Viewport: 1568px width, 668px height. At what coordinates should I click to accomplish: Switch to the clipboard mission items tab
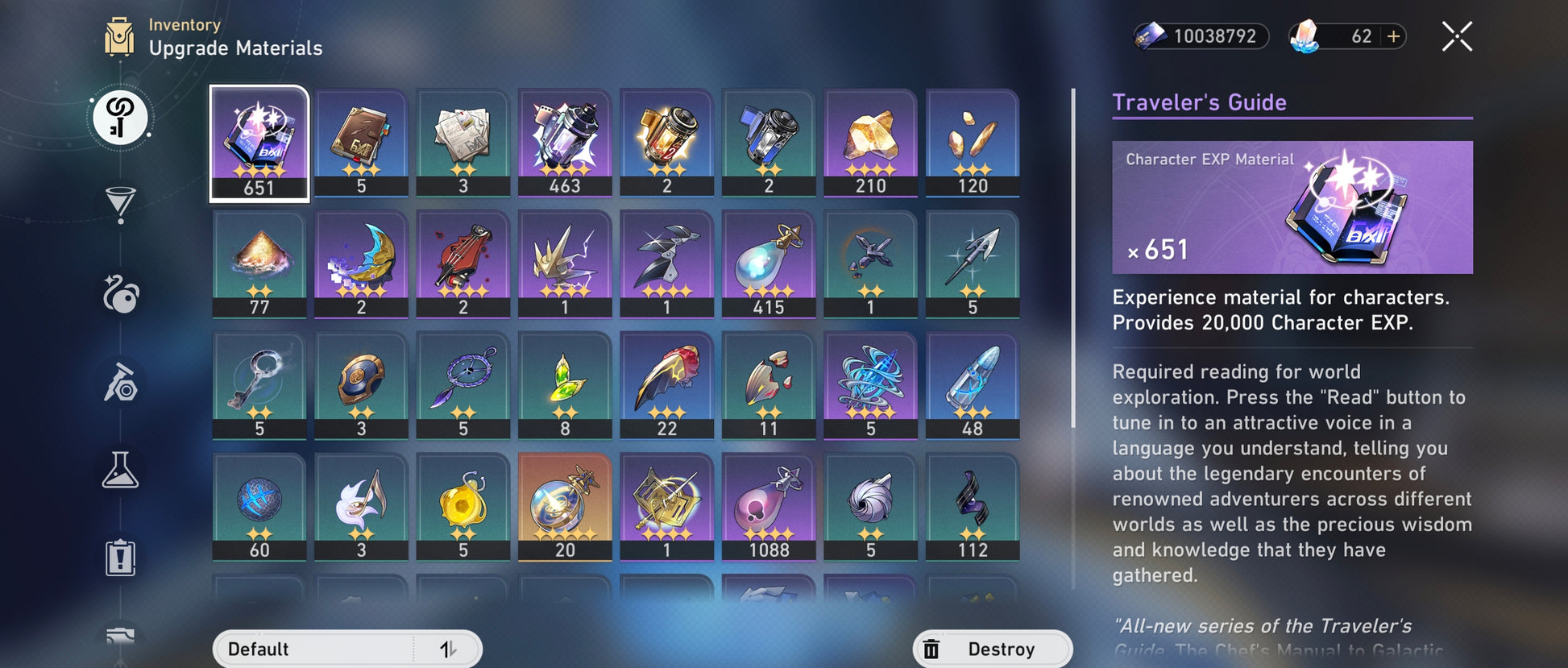(x=120, y=558)
